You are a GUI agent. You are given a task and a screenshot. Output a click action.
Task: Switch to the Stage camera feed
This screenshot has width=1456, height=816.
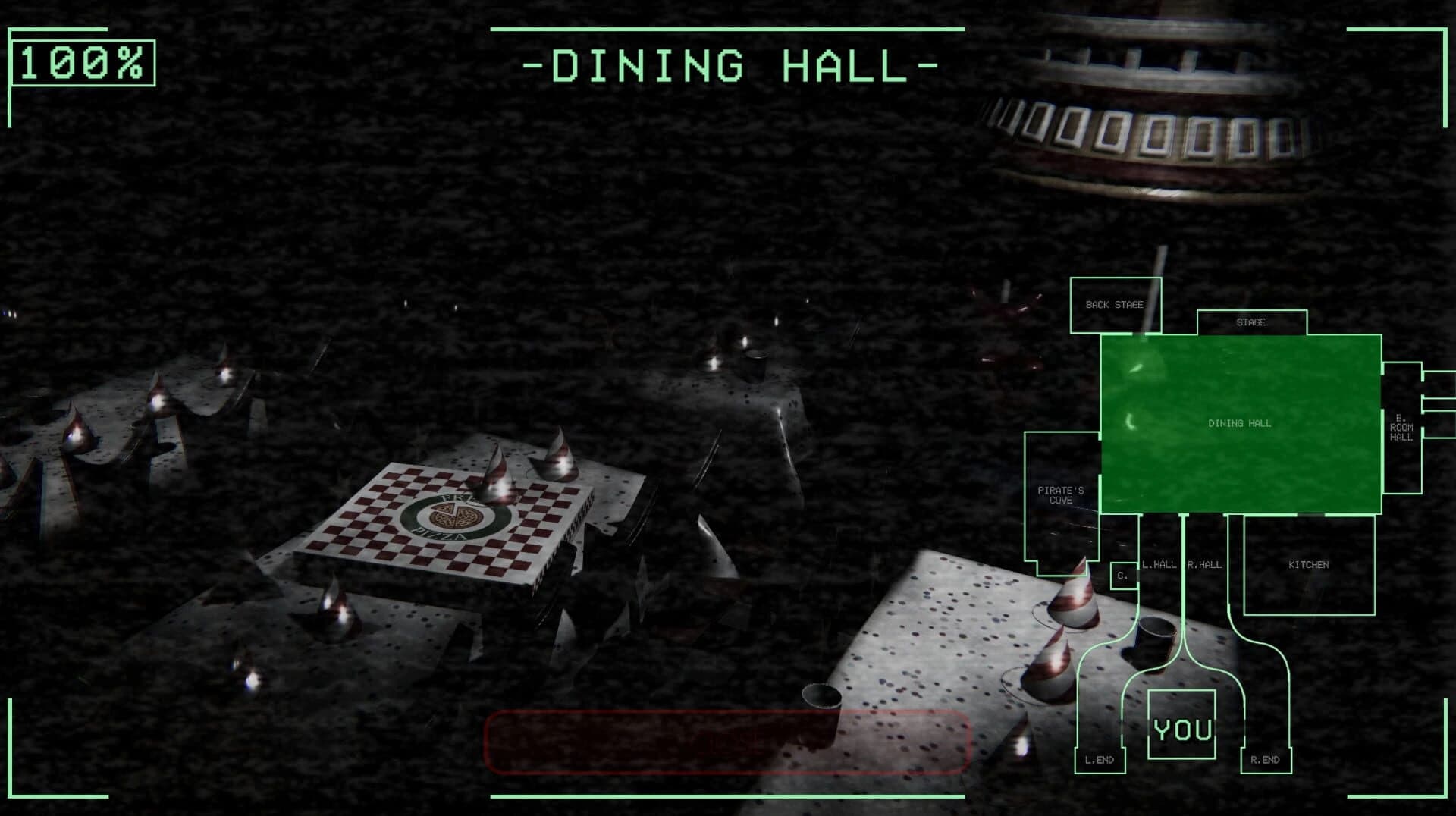coord(1252,322)
